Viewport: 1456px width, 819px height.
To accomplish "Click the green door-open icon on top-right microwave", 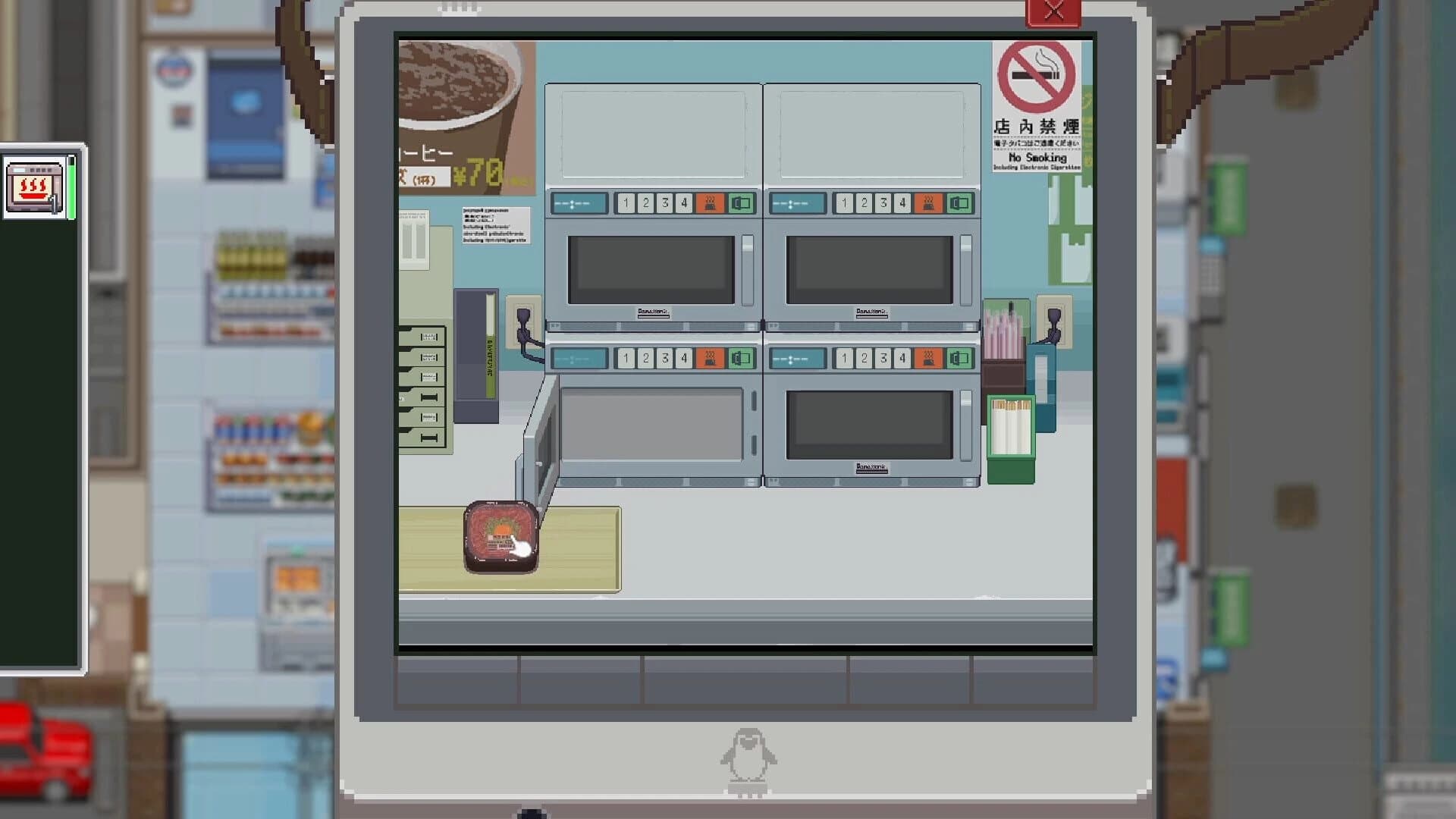I will point(960,202).
